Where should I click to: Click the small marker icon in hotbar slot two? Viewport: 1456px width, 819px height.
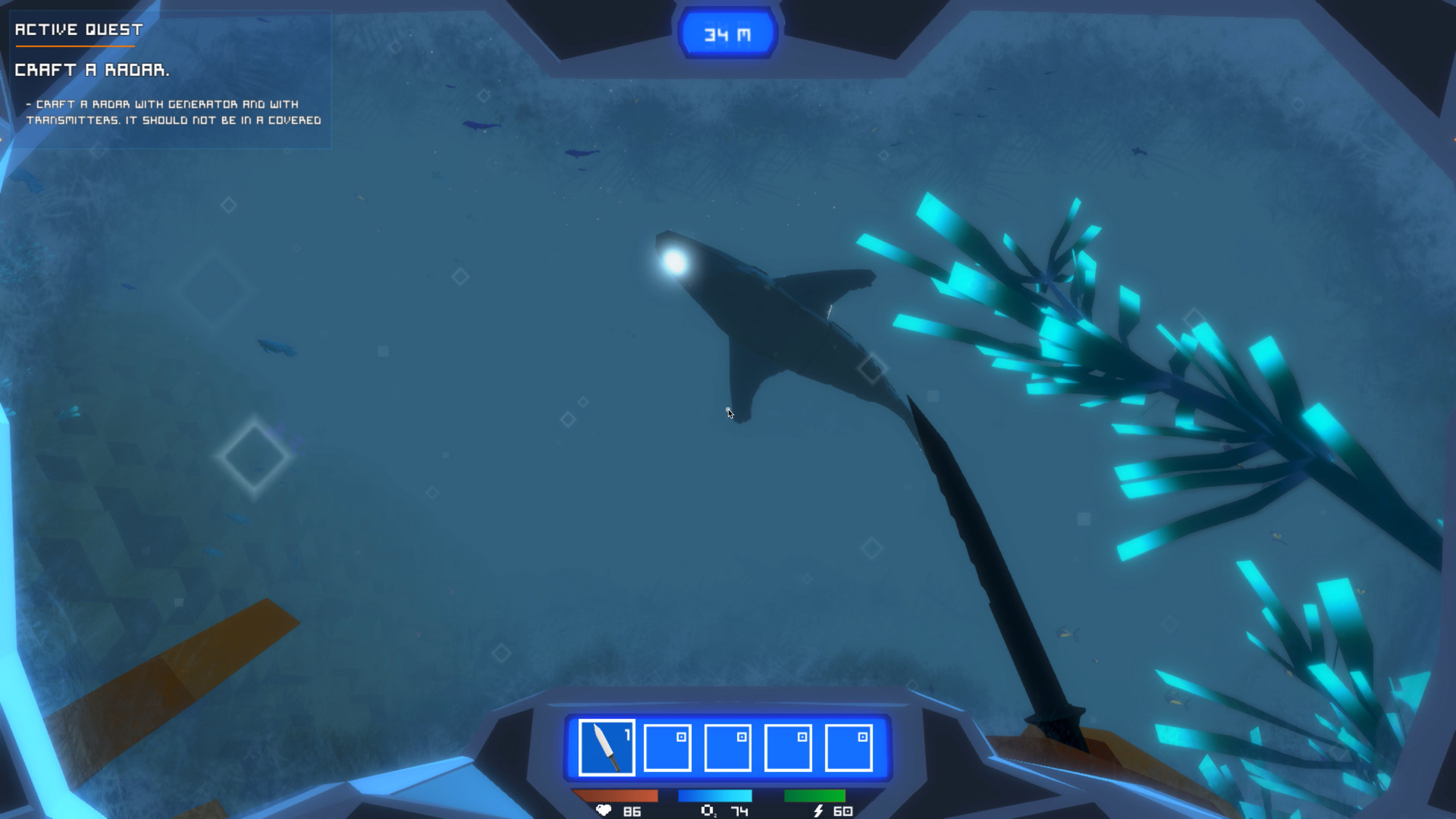tap(682, 735)
